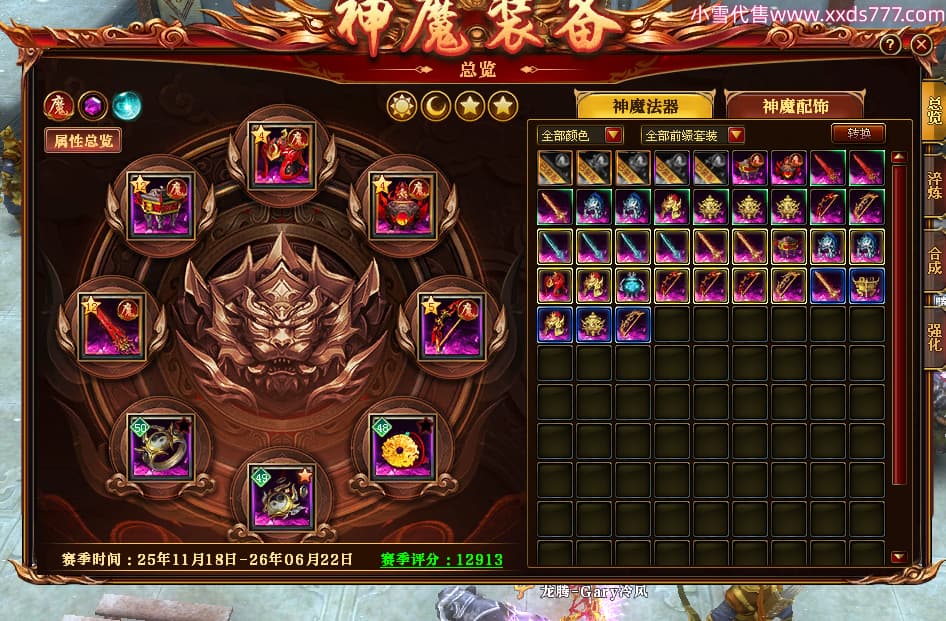Select the 淬炼 side tab
Screen dimensions: 946x621
pyautogui.click(x=934, y=188)
